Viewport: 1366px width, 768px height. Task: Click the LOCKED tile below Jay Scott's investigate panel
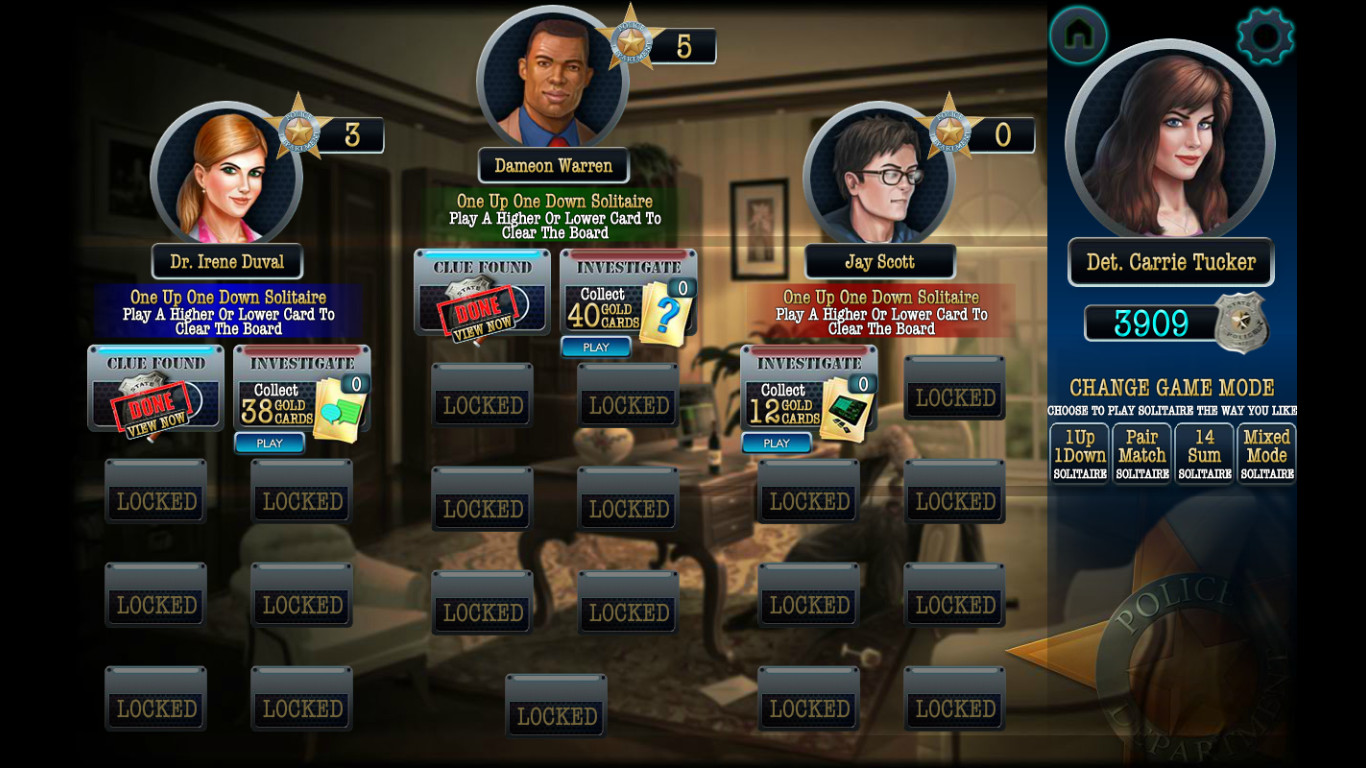coord(807,495)
